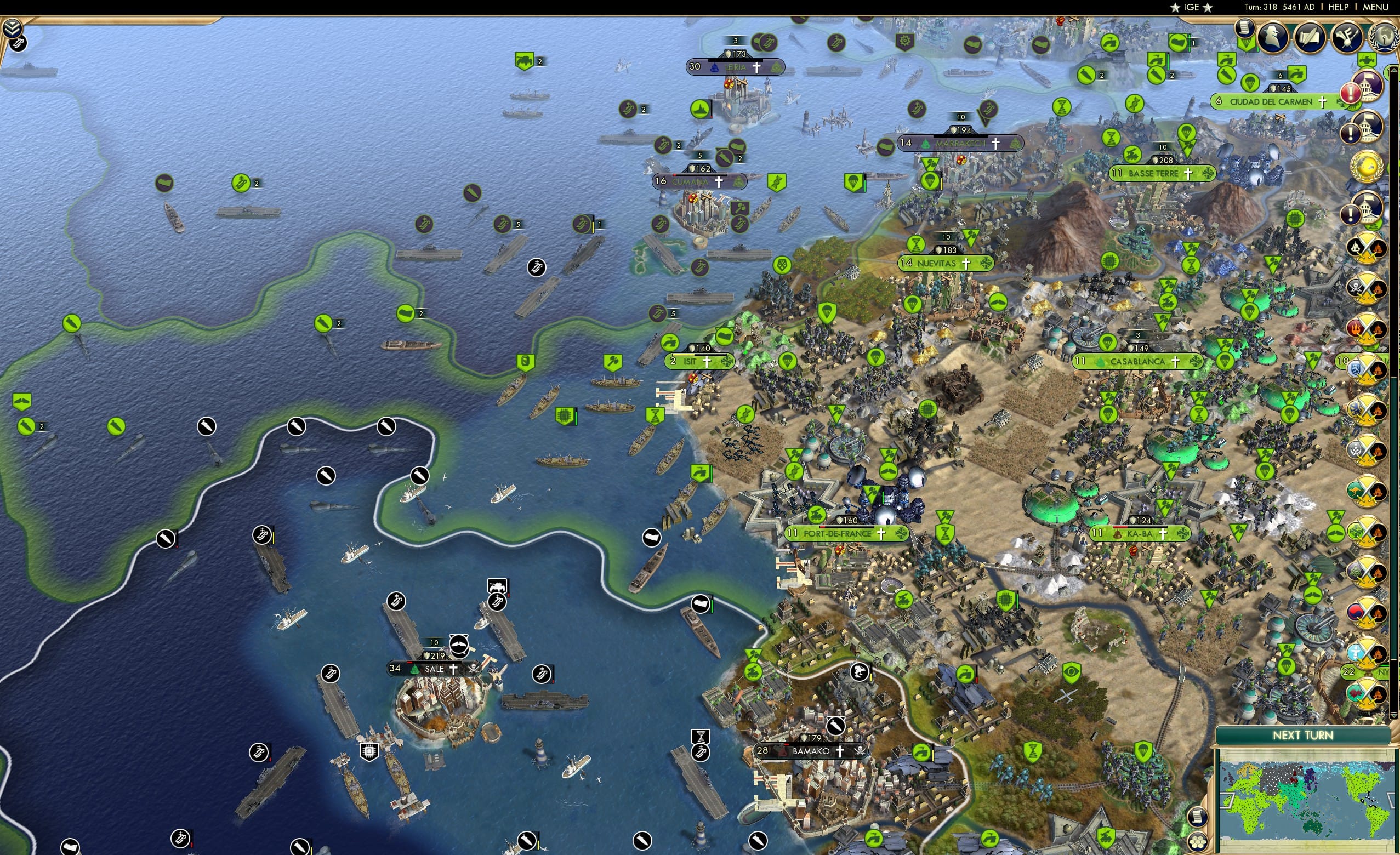Toggle the hex grid with the hexagon minimap icon
This screenshot has height=855, width=1400.
(1198, 842)
